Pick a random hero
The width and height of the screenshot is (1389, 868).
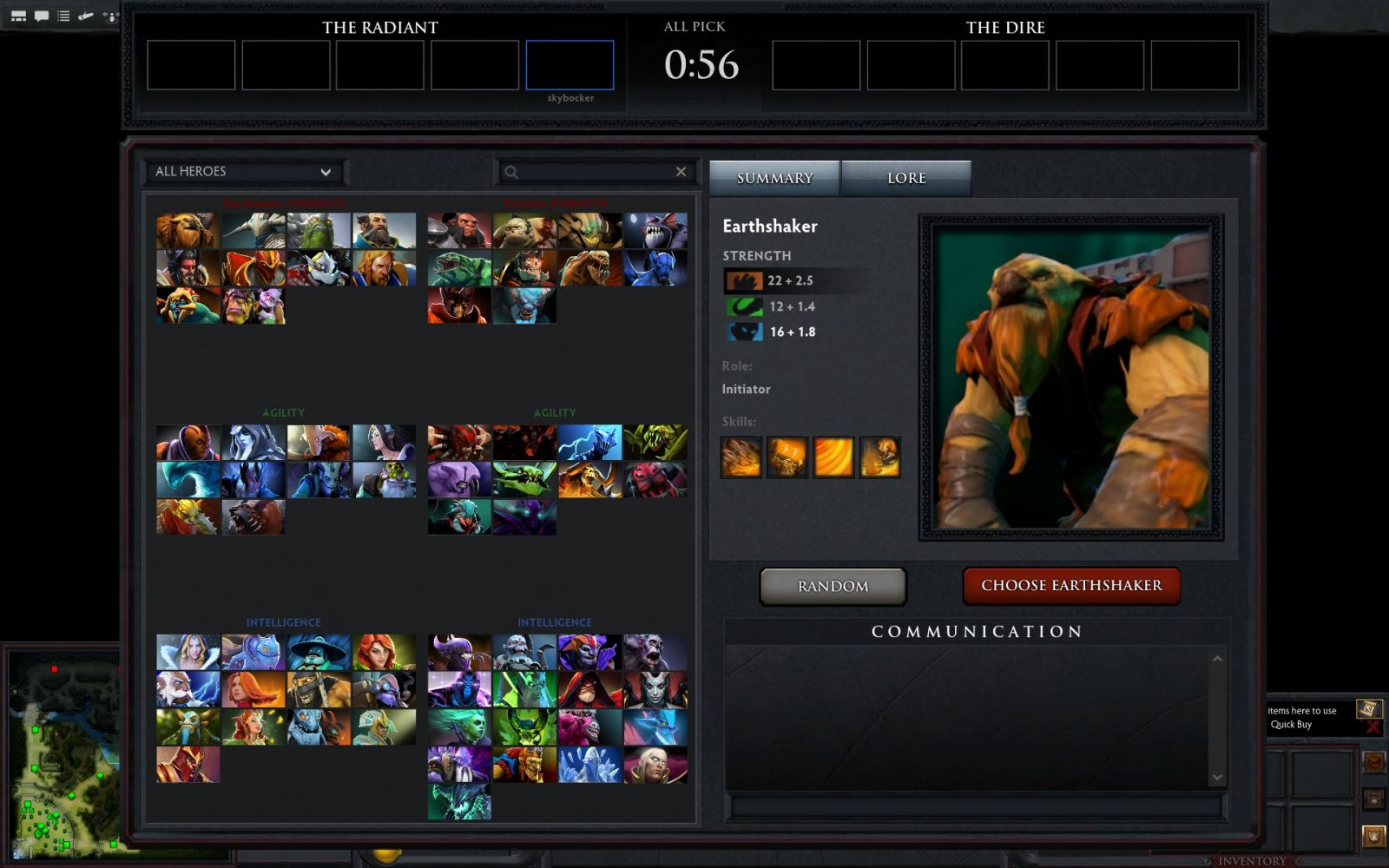(833, 587)
